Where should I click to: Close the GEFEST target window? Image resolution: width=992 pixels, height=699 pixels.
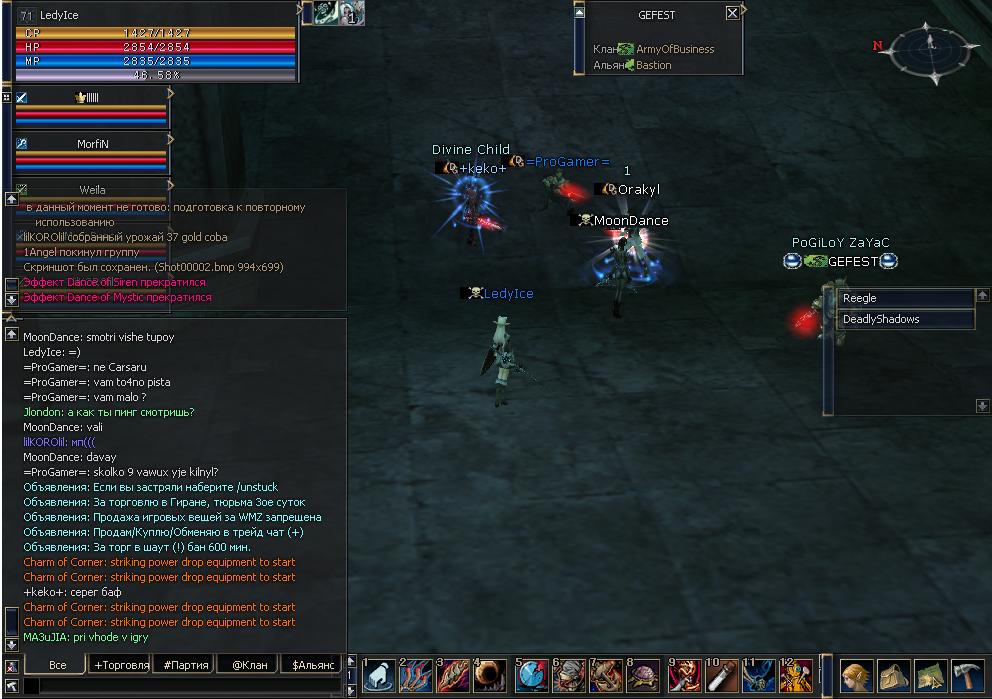[x=733, y=14]
